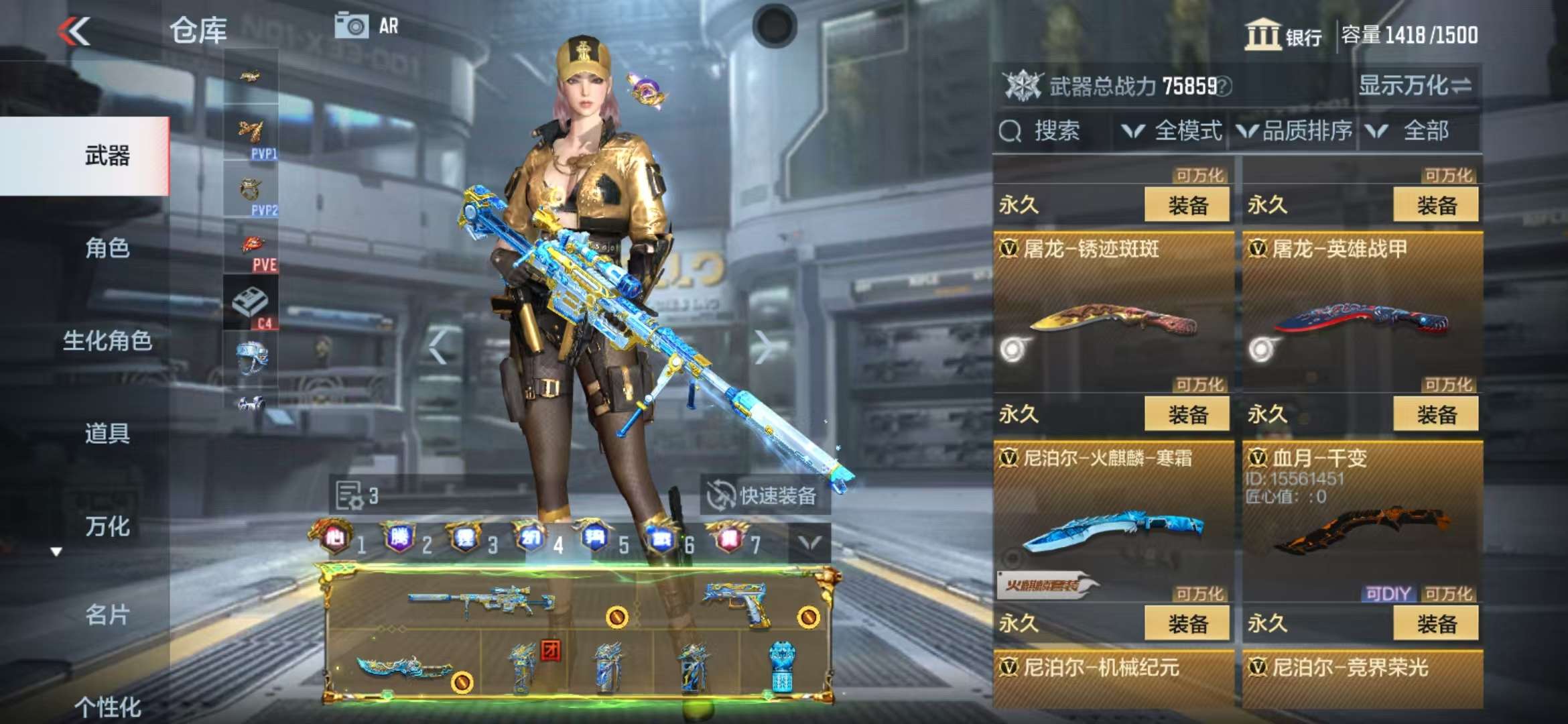This screenshot has height=724, width=1568.
Task: Go back using the red arrow
Action: (74, 32)
